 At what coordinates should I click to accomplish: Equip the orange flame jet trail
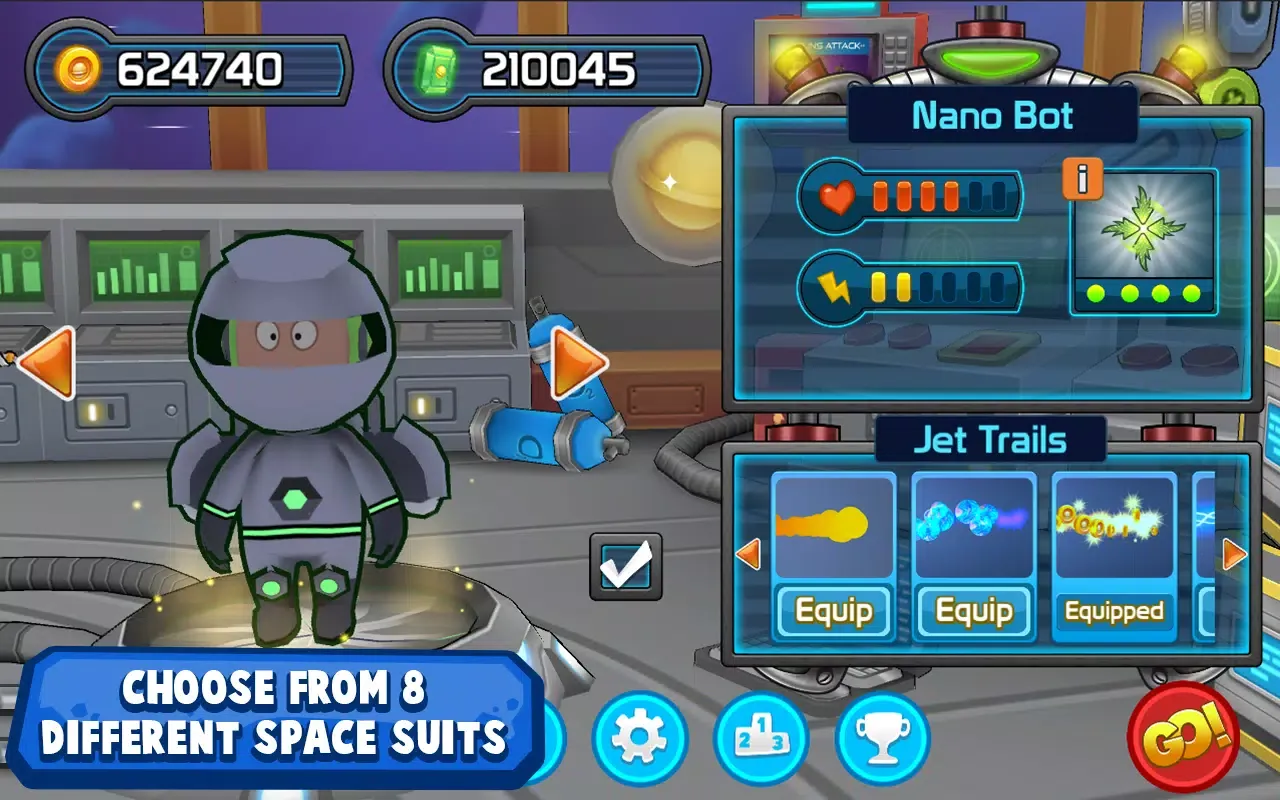(833, 611)
